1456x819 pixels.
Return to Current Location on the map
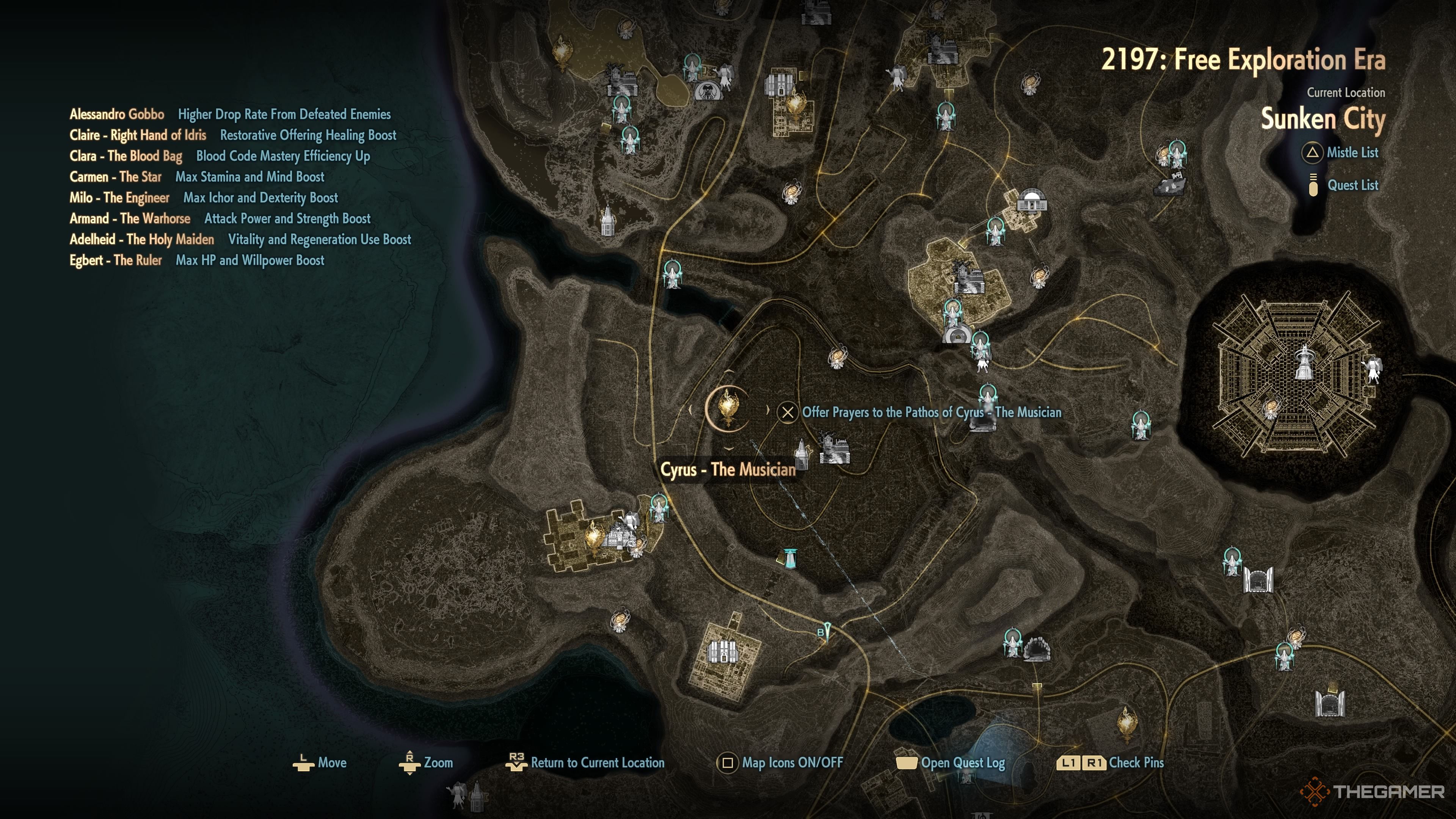point(597,763)
